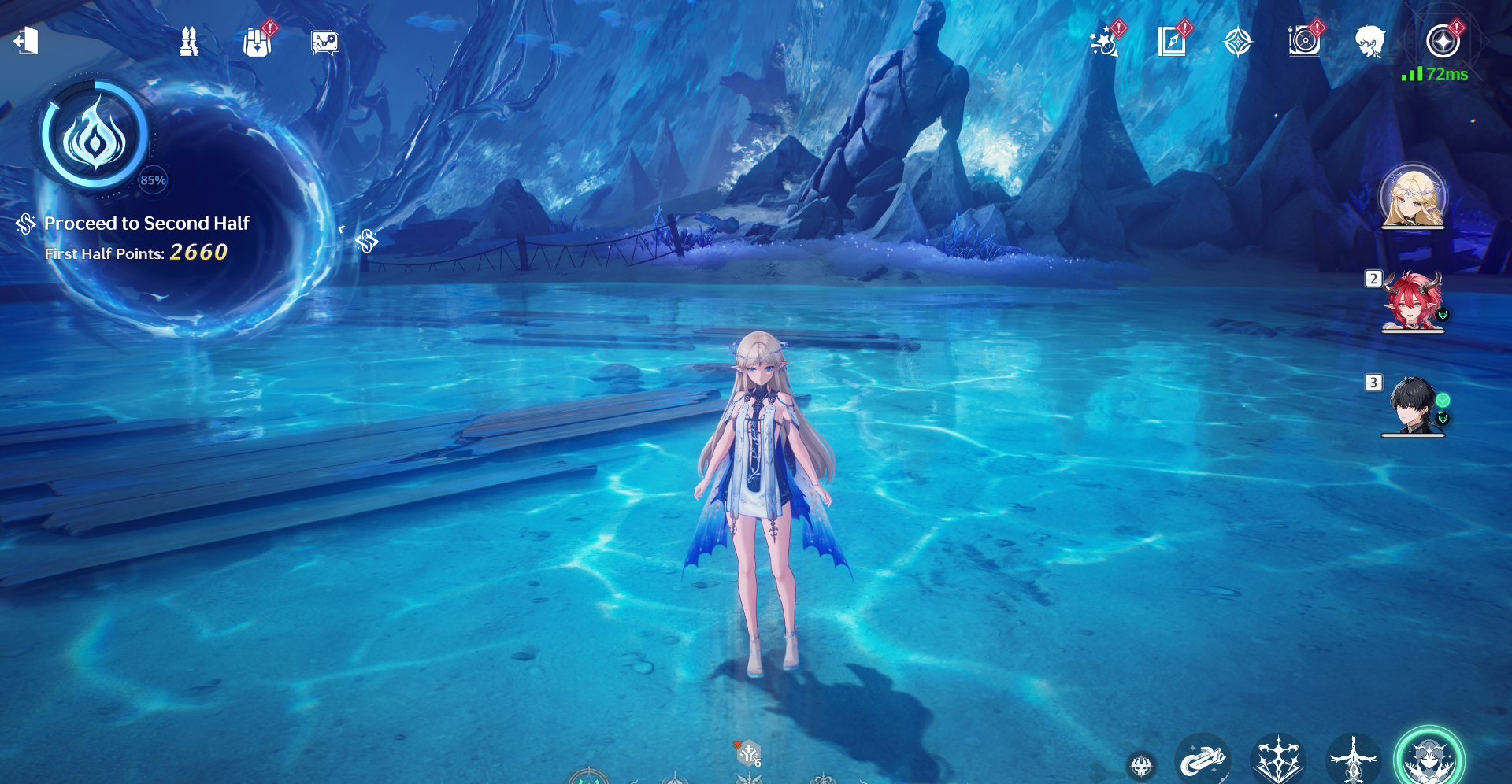1512x784 pixels.
Task: Activate the glowing green character ultimate
Action: (1429, 758)
